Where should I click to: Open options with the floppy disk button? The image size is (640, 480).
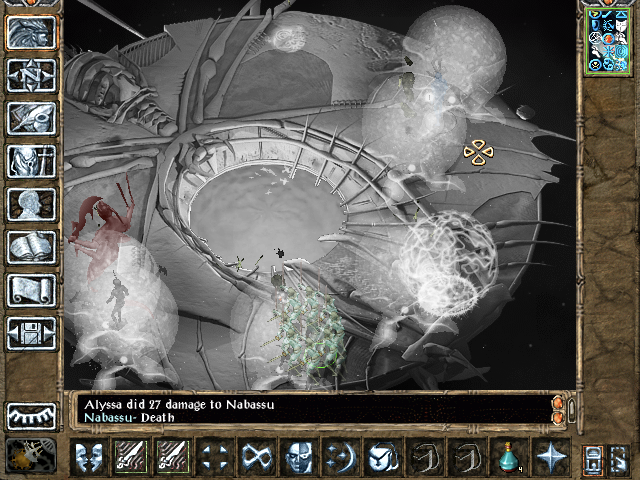[32, 333]
